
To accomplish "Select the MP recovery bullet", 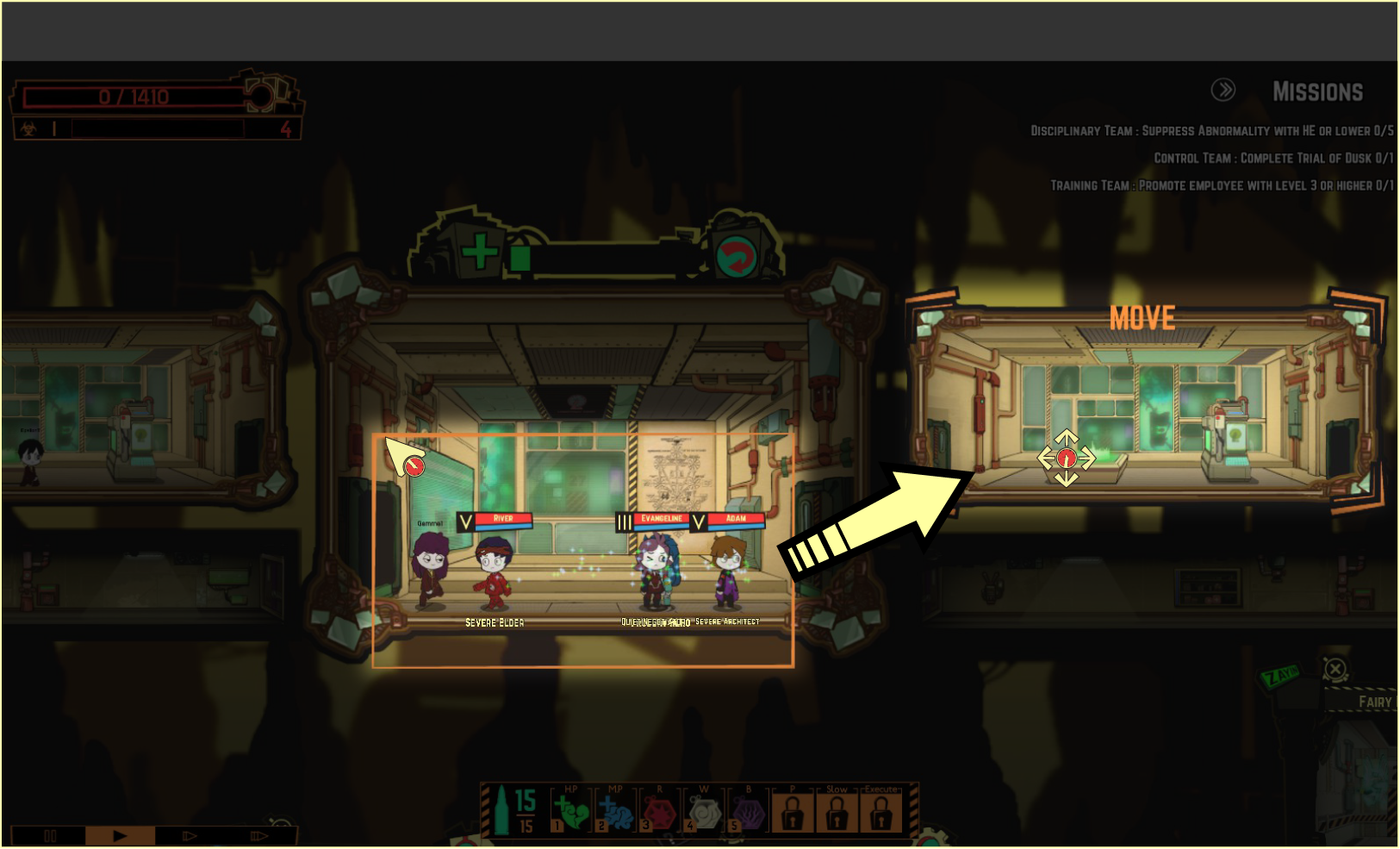I will [x=614, y=812].
